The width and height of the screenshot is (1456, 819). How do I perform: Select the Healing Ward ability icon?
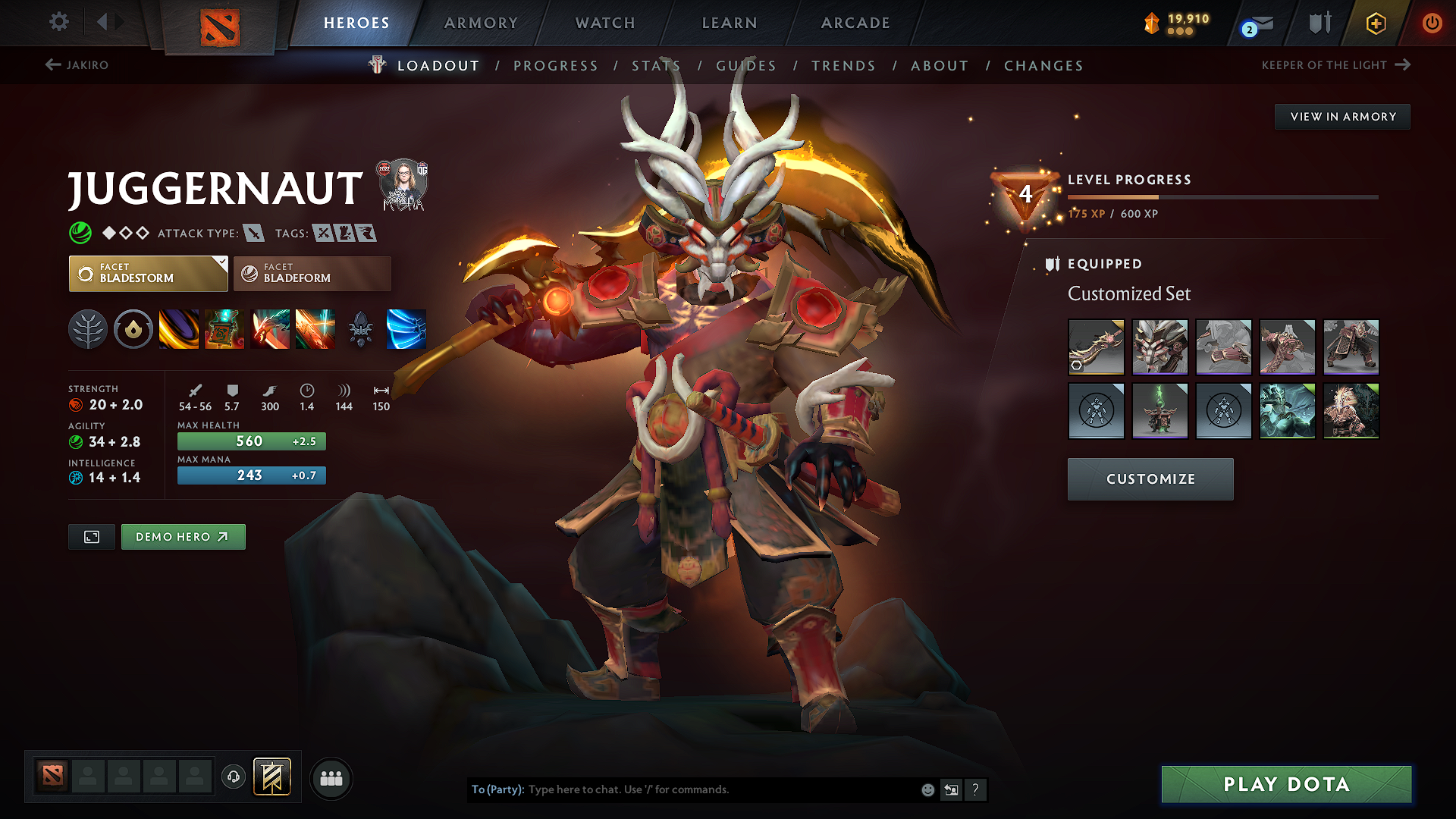point(224,328)
